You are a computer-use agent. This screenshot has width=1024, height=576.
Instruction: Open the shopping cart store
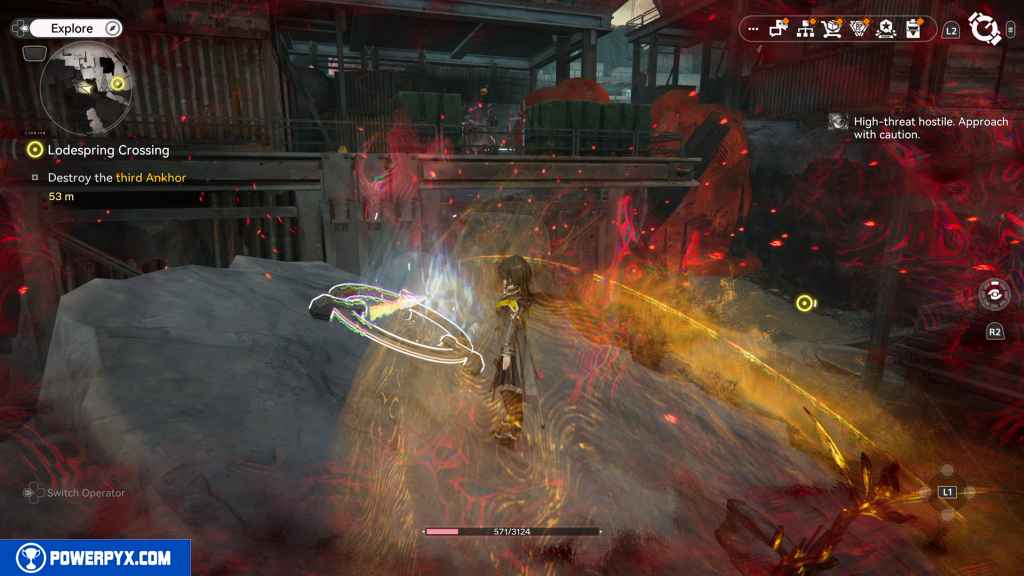tap(832, 29)
